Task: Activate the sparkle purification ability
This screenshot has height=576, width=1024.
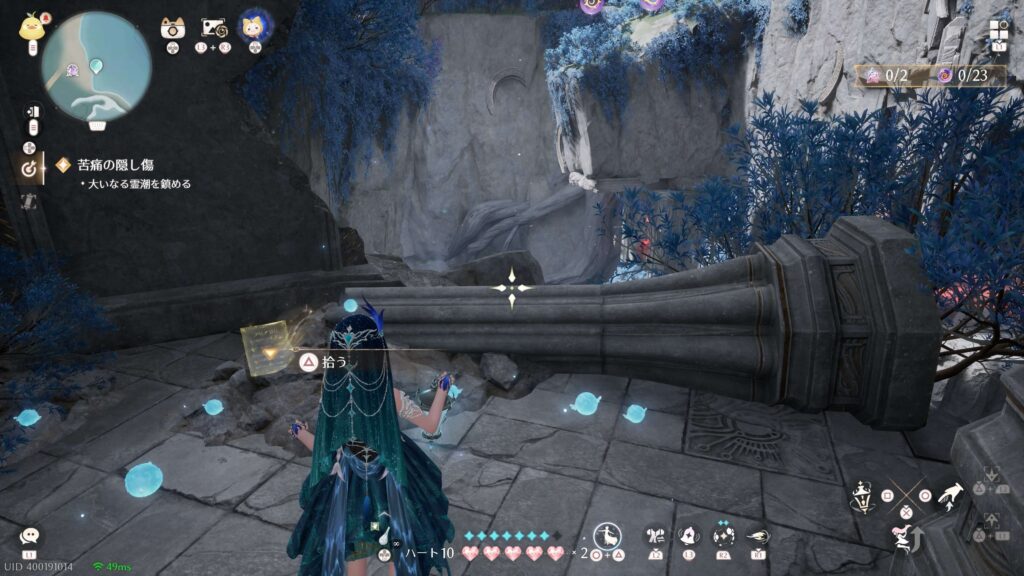Action: point(723,536)
